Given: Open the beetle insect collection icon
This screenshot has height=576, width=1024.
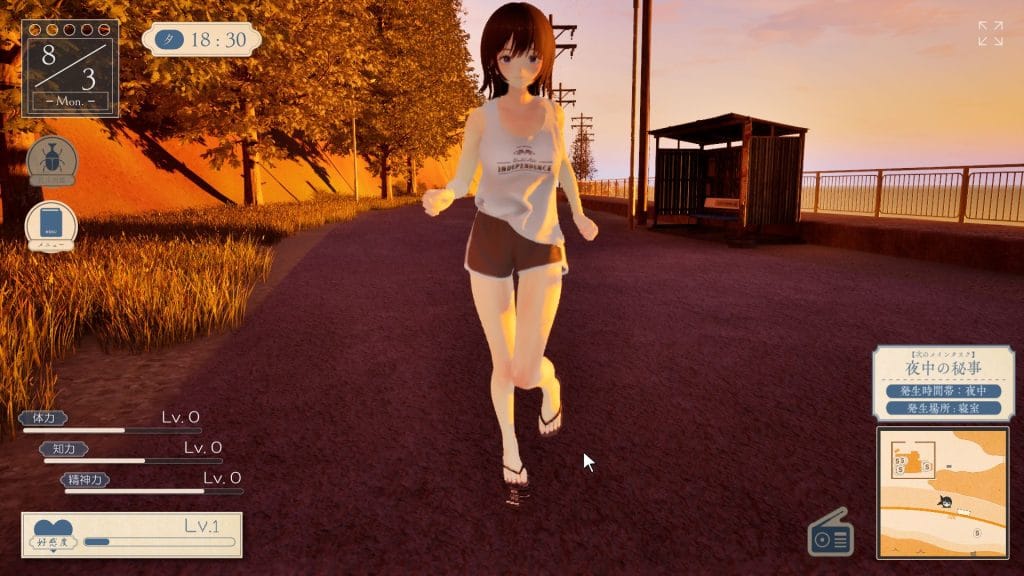Looking at the screenshot, I should click(51, 161).
